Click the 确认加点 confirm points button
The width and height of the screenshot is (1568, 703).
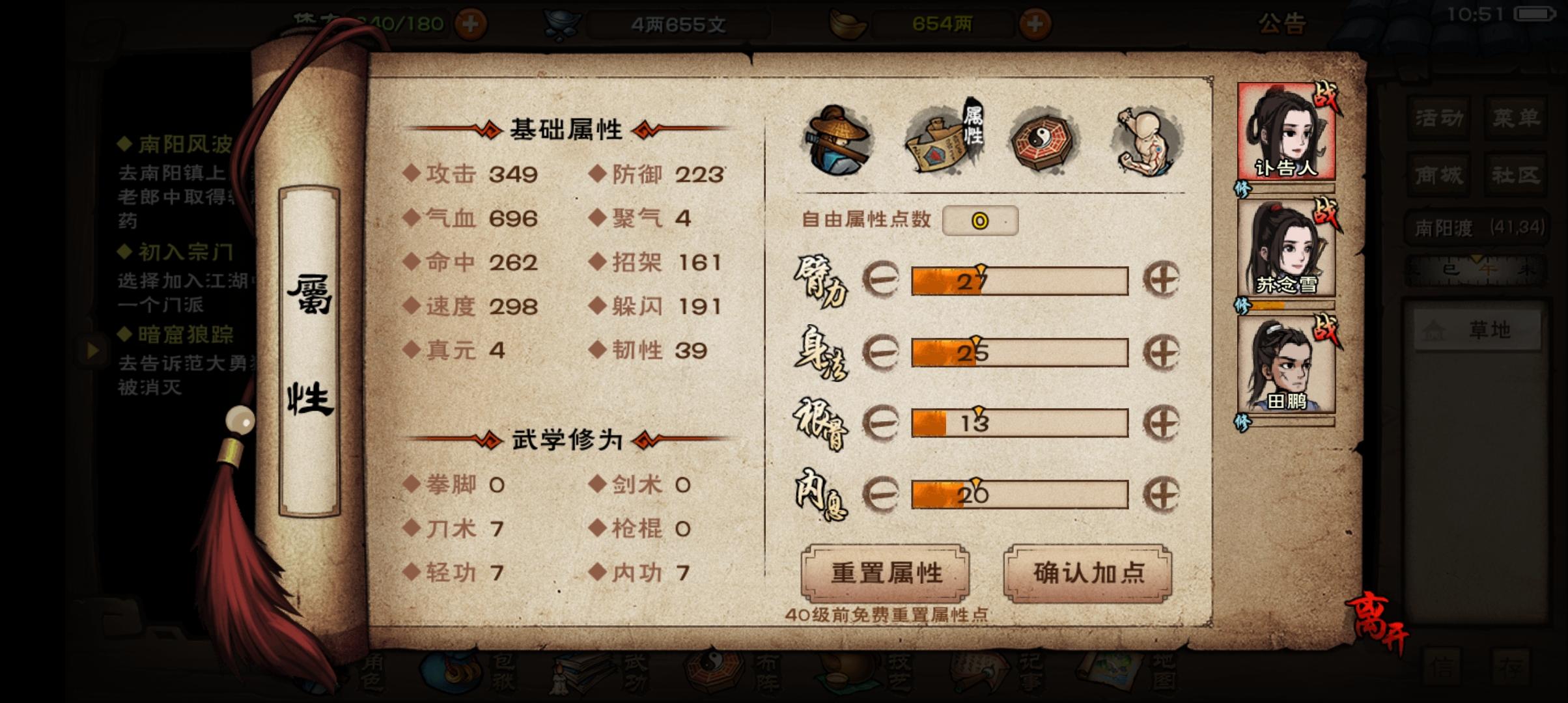[x=1089, y=573]
